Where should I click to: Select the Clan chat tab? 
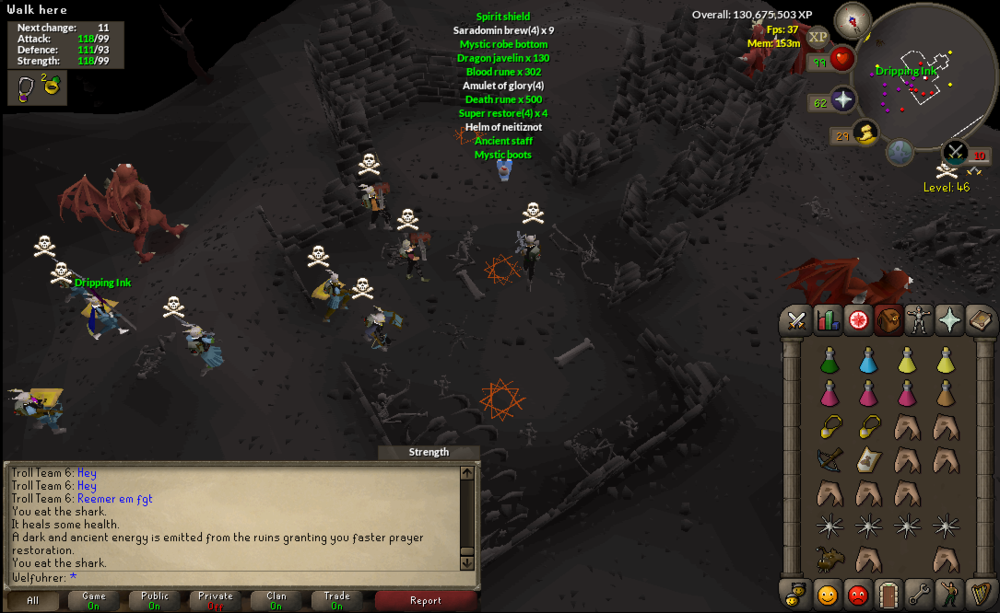(x=276, y=601)
